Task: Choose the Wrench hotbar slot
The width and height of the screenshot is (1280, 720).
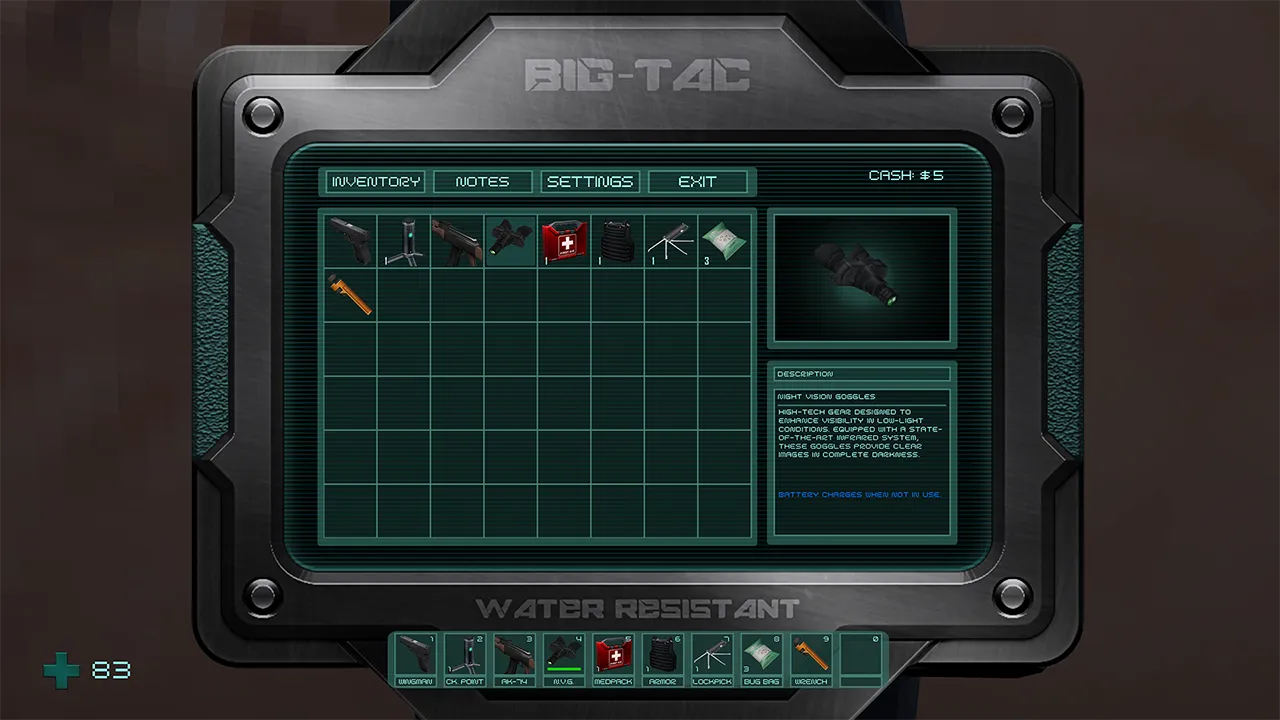Action: click(811, 658)
